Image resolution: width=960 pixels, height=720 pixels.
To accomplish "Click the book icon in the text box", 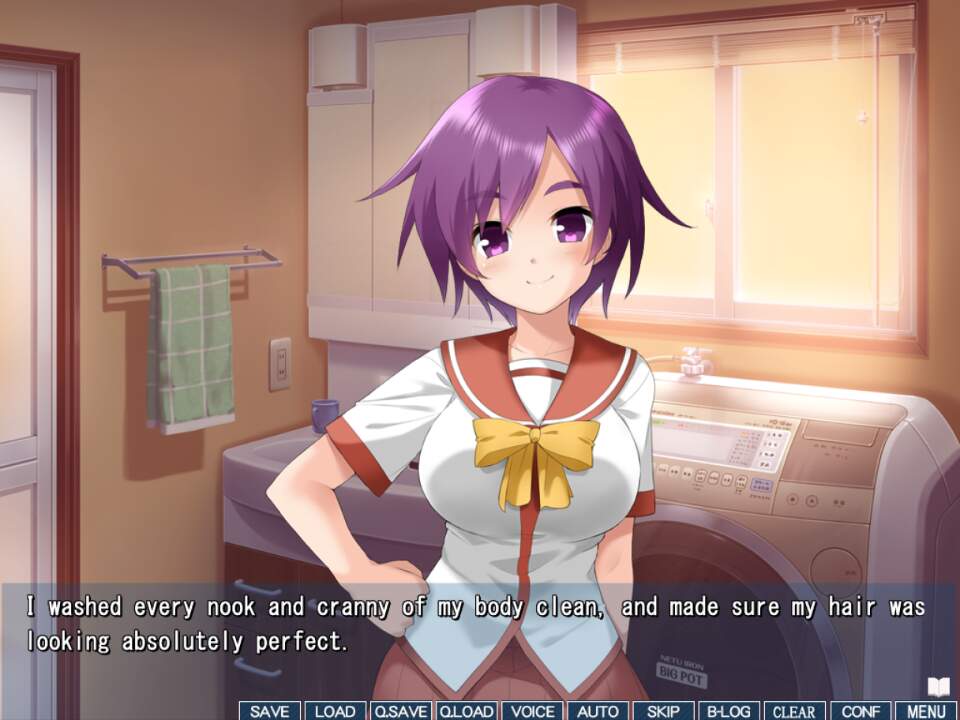I will click(x=937, y=686).
